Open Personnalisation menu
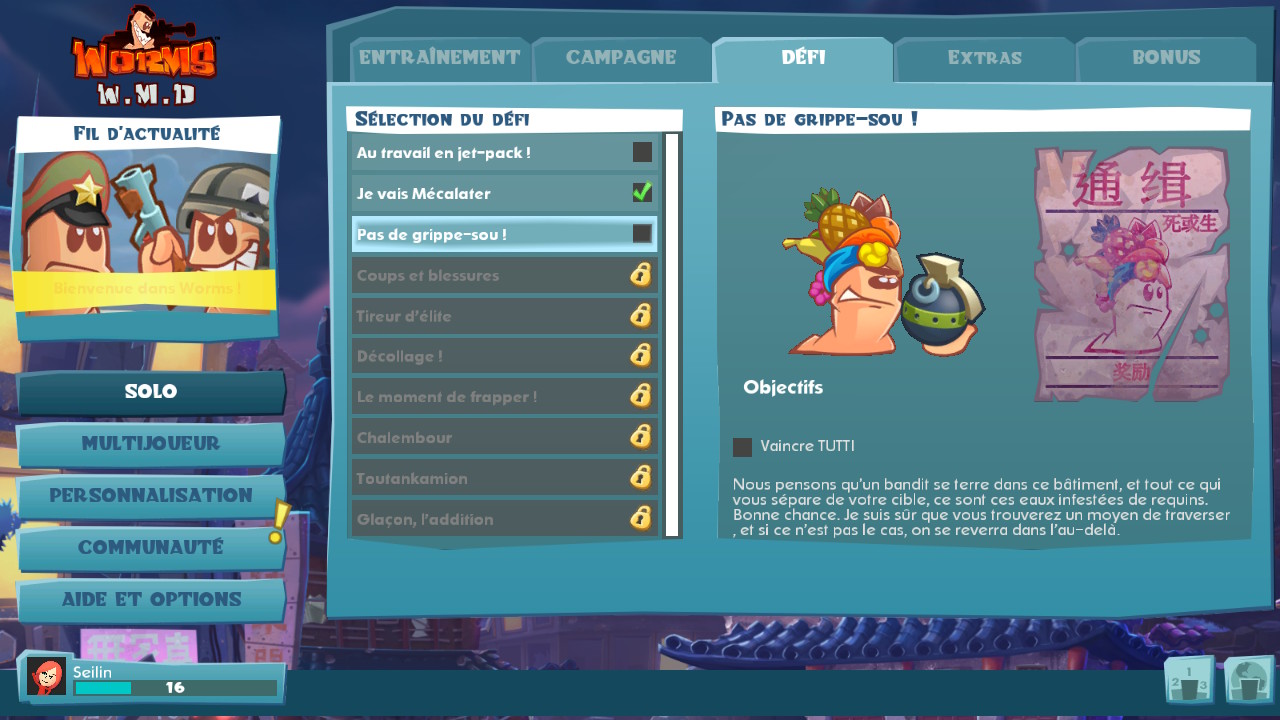The width and height of the screenshot is (1280, 720). [151, 496]
